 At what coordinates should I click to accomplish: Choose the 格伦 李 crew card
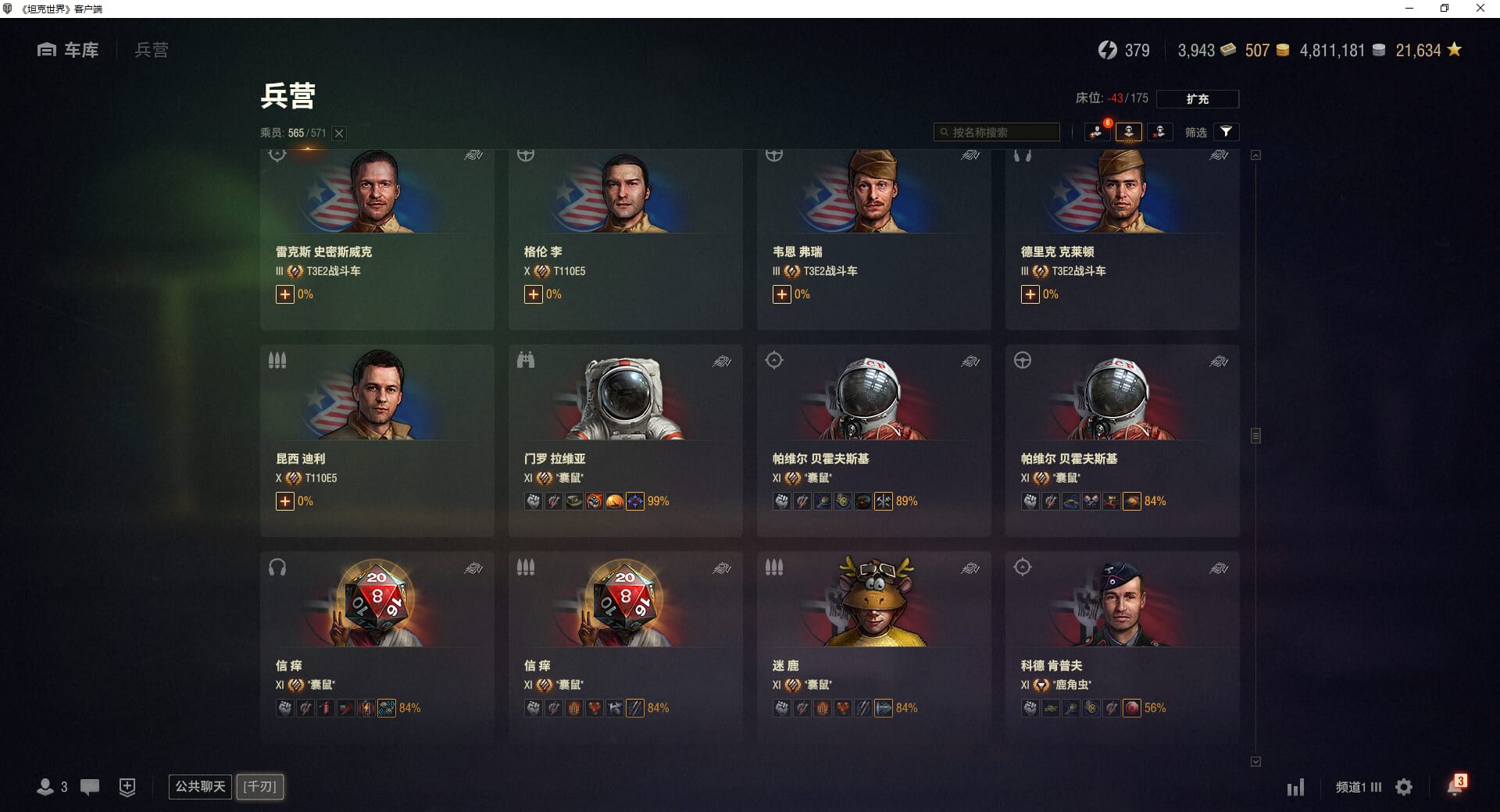click(625, 234)
